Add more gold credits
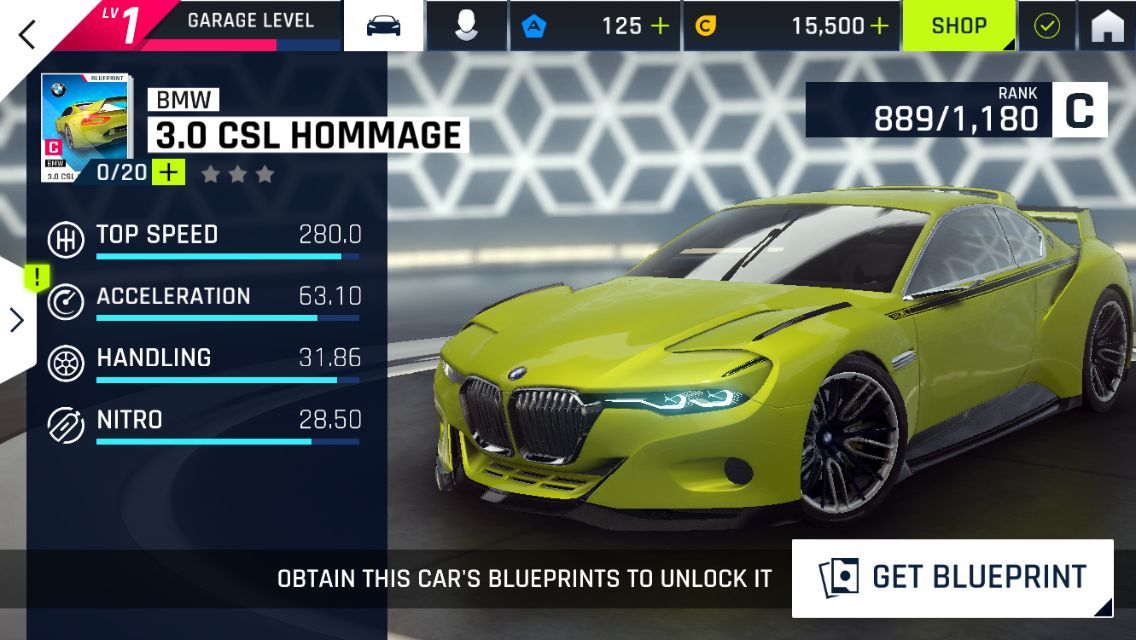This screenshot has width=1136, height=640. (x=879, y=26)
